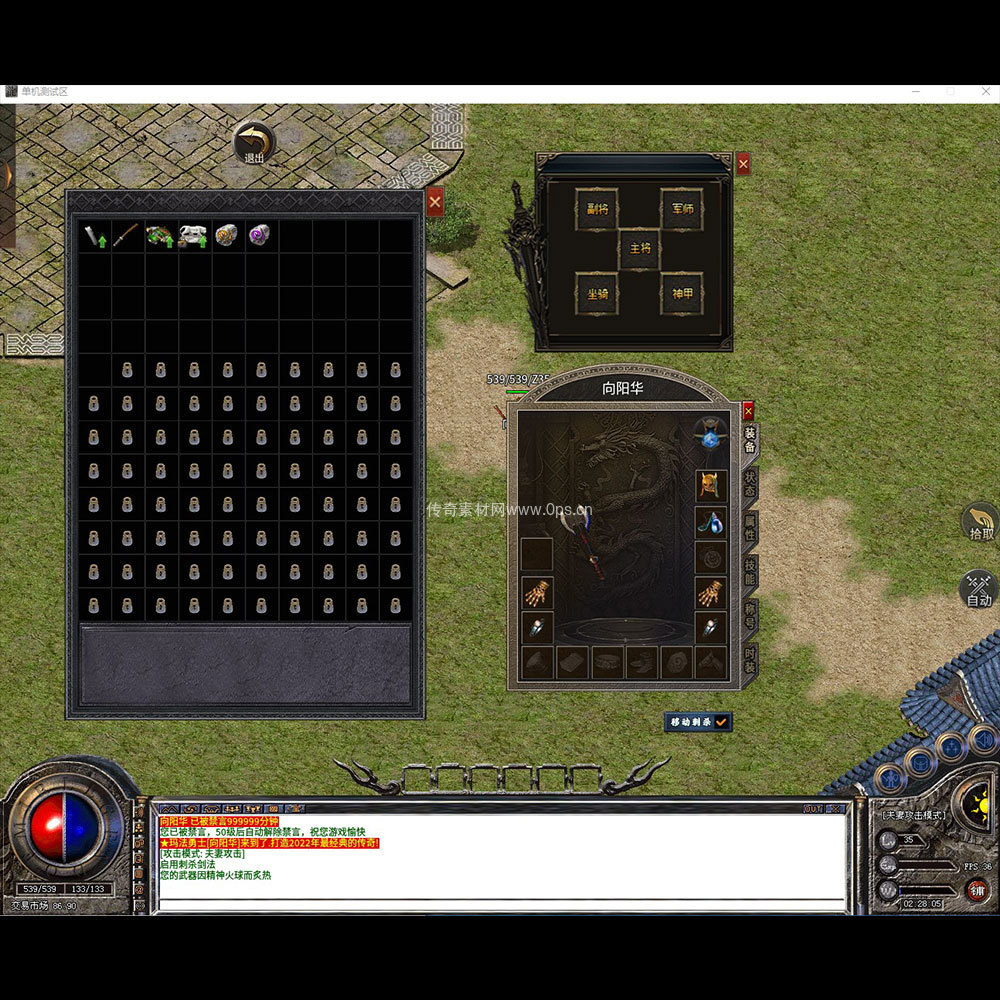Click the 拾取 pickup button
This screenshot has width=1000, height=1000.
tap(980, 522)
